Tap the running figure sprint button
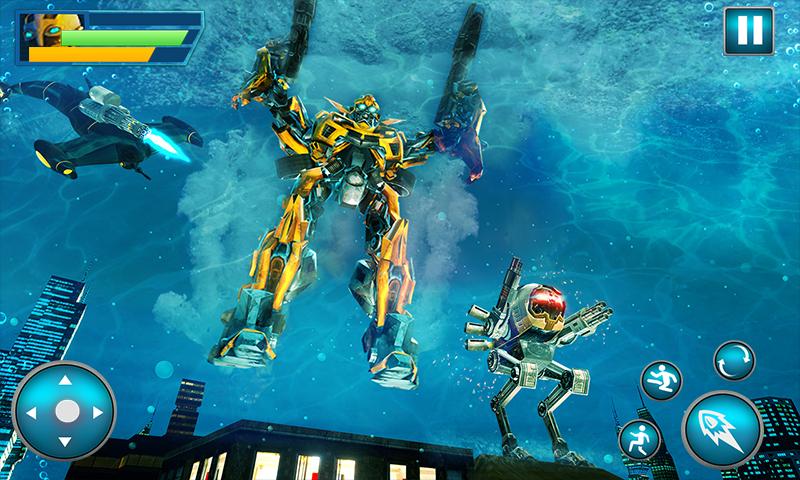 tap(640, 441)
